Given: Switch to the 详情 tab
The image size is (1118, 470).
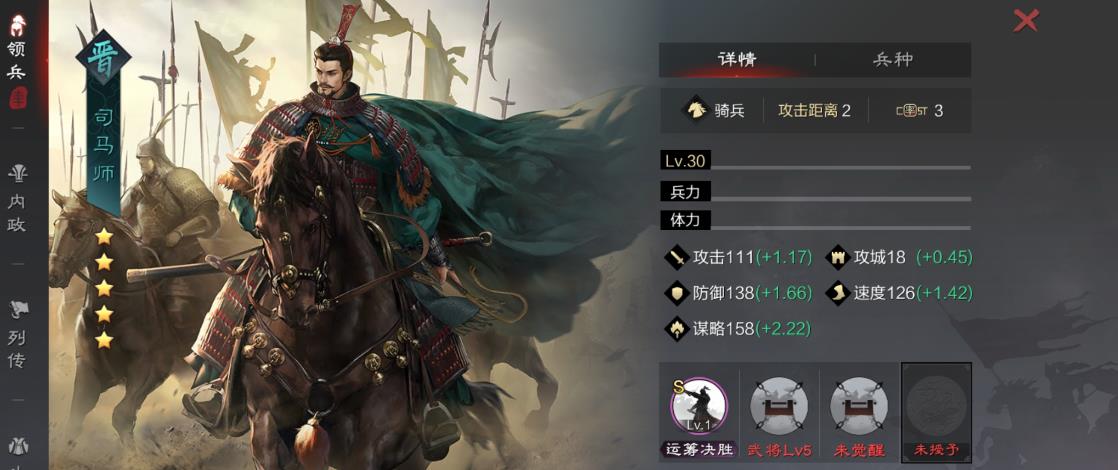Looking at the screenshot, I should pyautogui.click(x=737, y=59).
